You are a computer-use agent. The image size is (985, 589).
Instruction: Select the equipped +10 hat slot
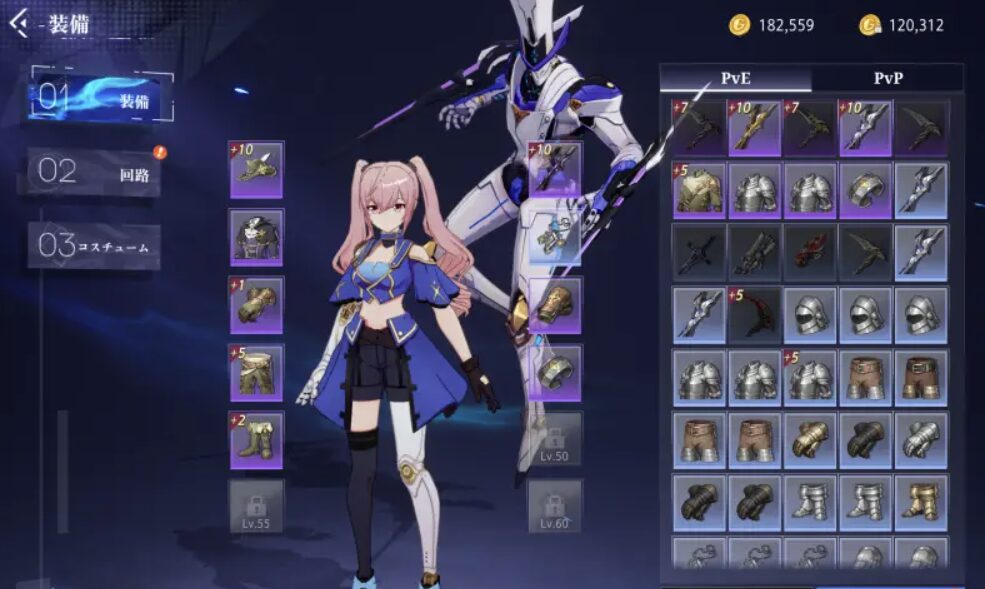256,169
